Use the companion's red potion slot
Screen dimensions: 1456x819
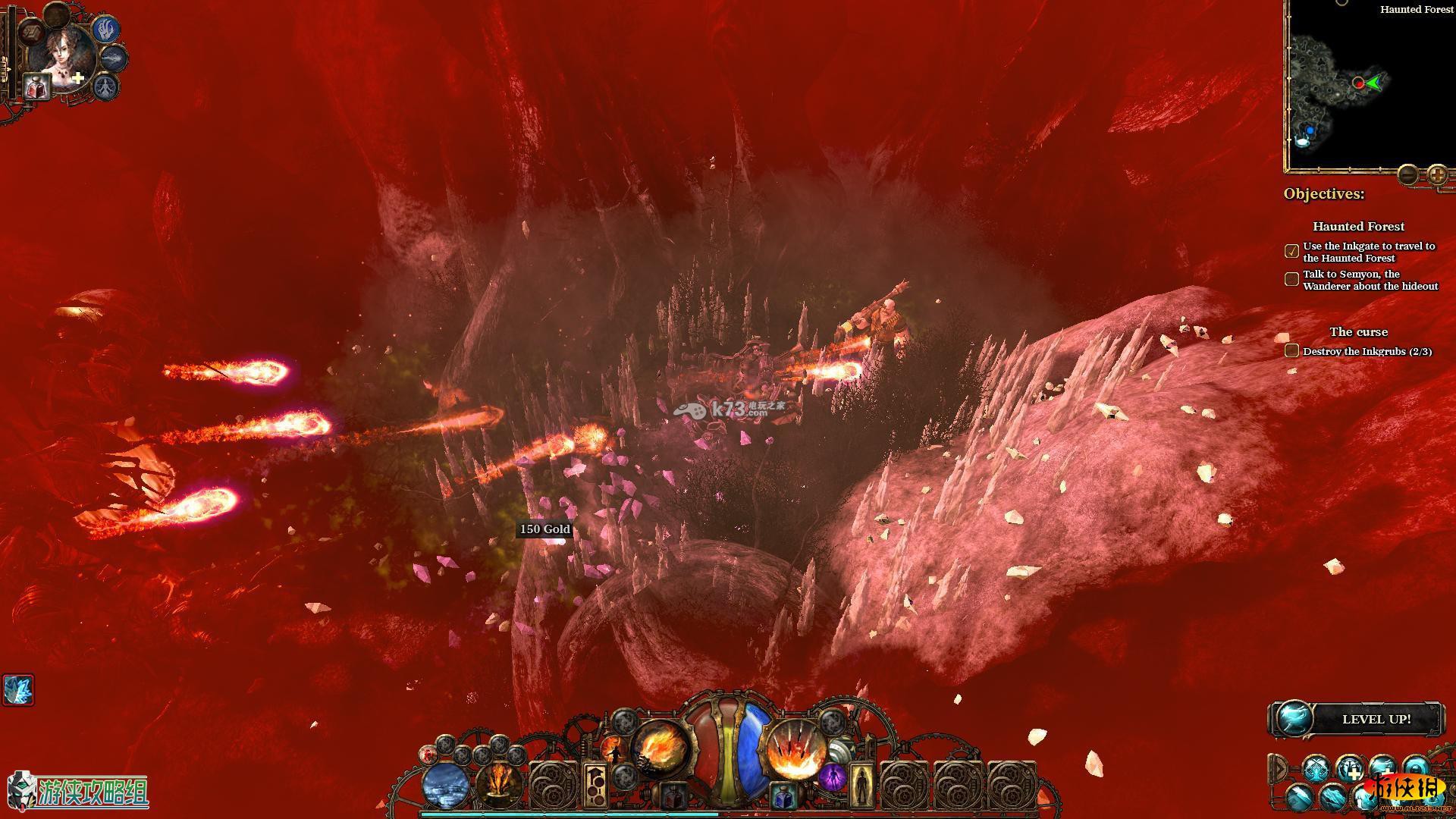(36, 88)
